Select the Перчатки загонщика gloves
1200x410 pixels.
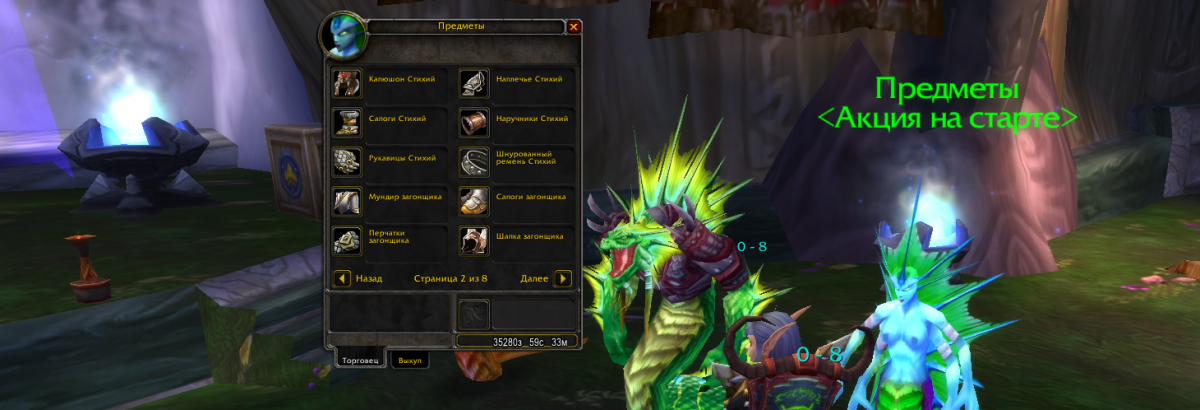345,240
